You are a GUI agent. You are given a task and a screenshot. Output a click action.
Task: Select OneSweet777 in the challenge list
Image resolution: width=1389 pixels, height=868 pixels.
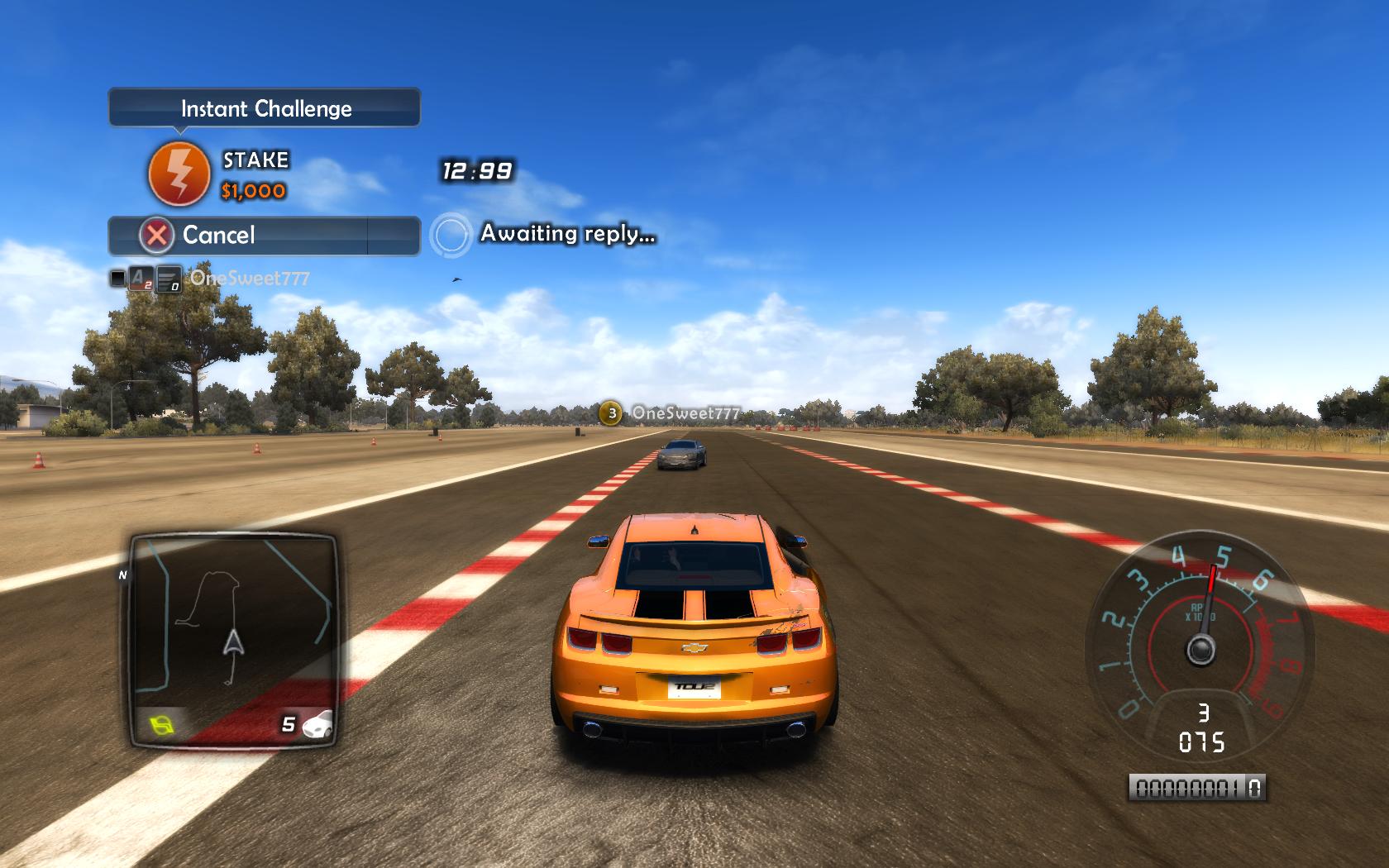249,279
